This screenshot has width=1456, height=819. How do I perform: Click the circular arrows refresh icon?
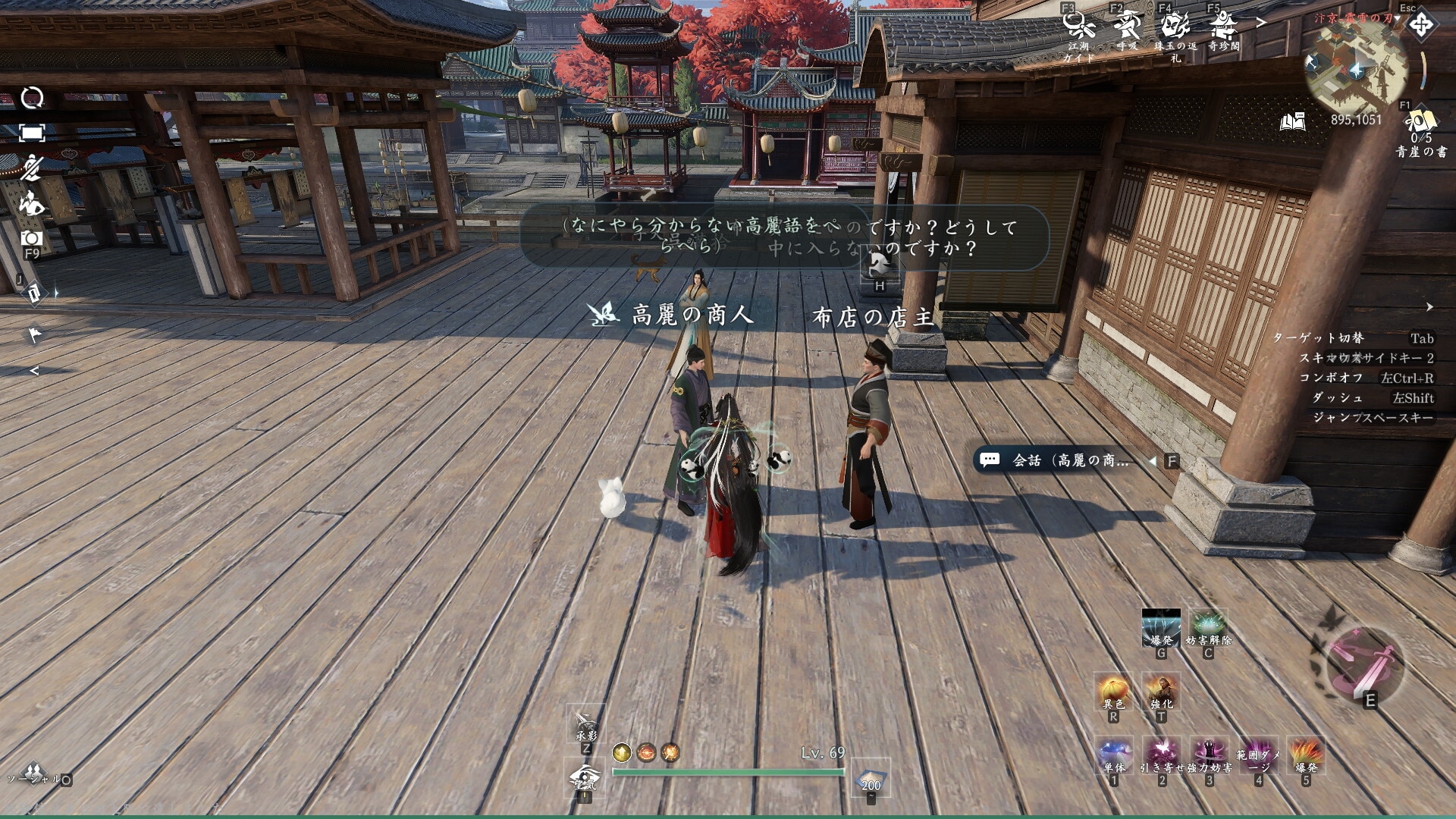32,97
